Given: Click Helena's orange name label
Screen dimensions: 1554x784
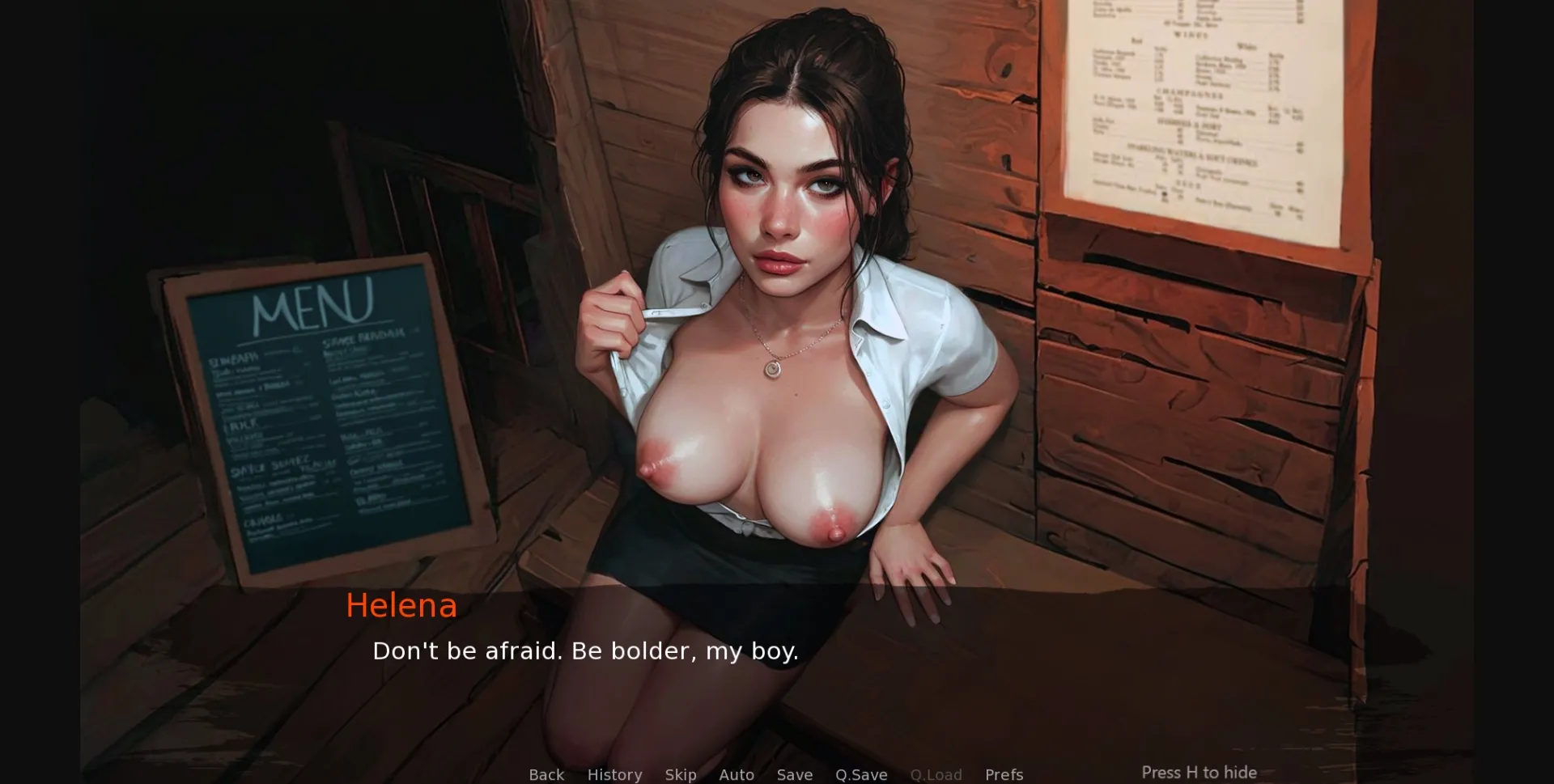Looking at the screenshot, I should tap(401, 607).
